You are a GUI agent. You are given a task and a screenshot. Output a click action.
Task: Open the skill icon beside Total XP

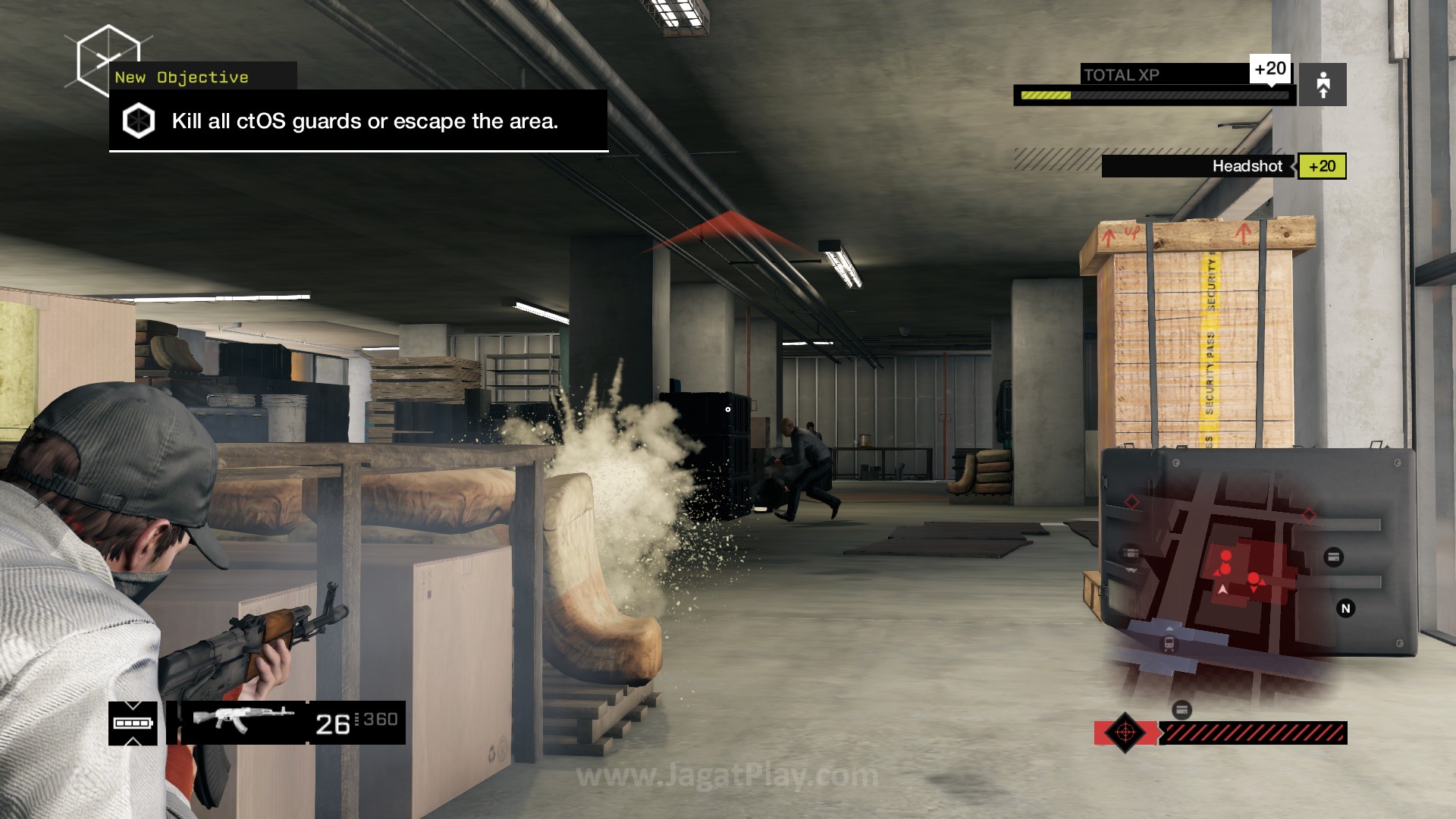pos(1323,84)
